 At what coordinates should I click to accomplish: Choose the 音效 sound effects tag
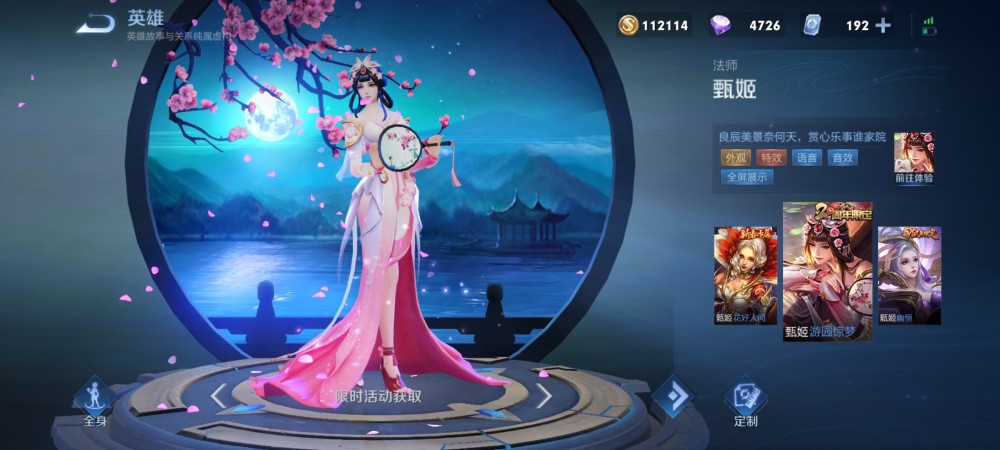coord(842,157)
